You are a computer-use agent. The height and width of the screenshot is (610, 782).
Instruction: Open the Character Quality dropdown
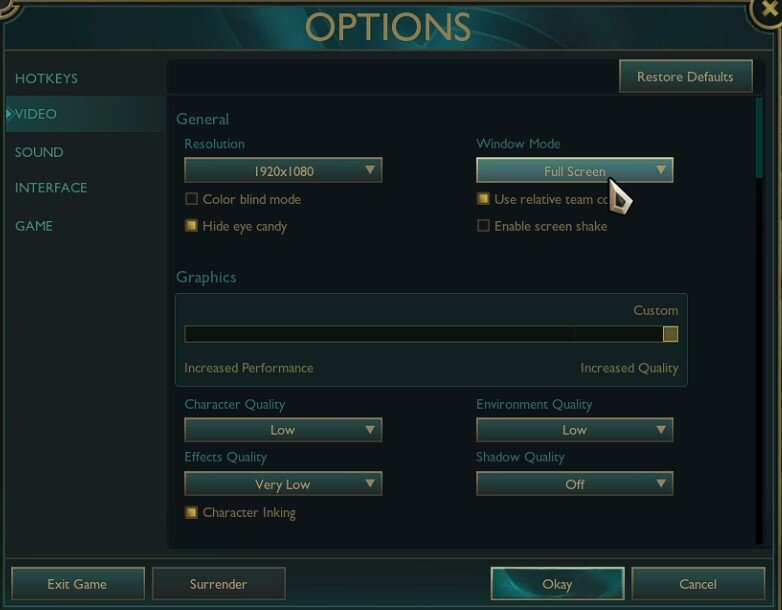283,430
